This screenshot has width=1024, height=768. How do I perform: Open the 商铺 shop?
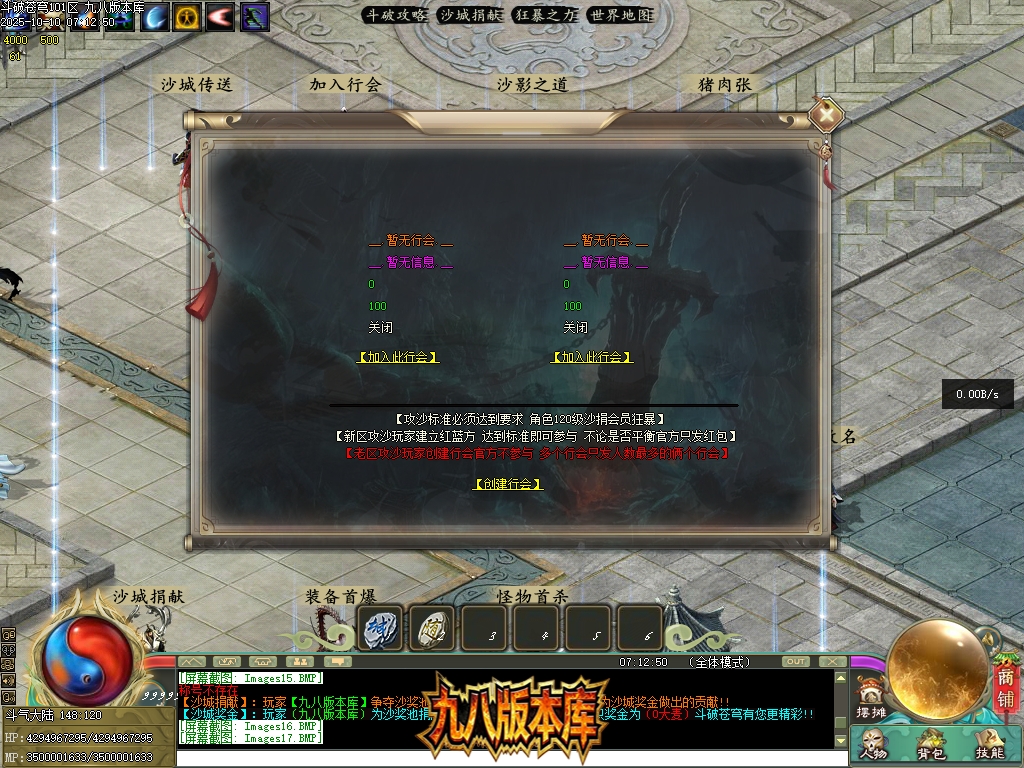pyautogui.click(x=1005, y=689)
